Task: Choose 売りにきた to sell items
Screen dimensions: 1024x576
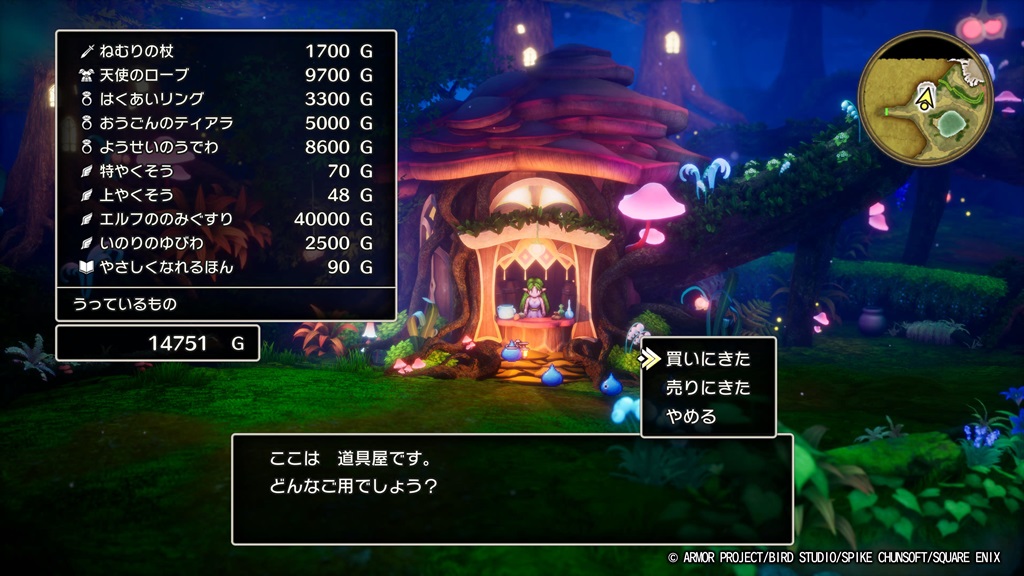Action: pyautogui.click(x=707, y=388)
